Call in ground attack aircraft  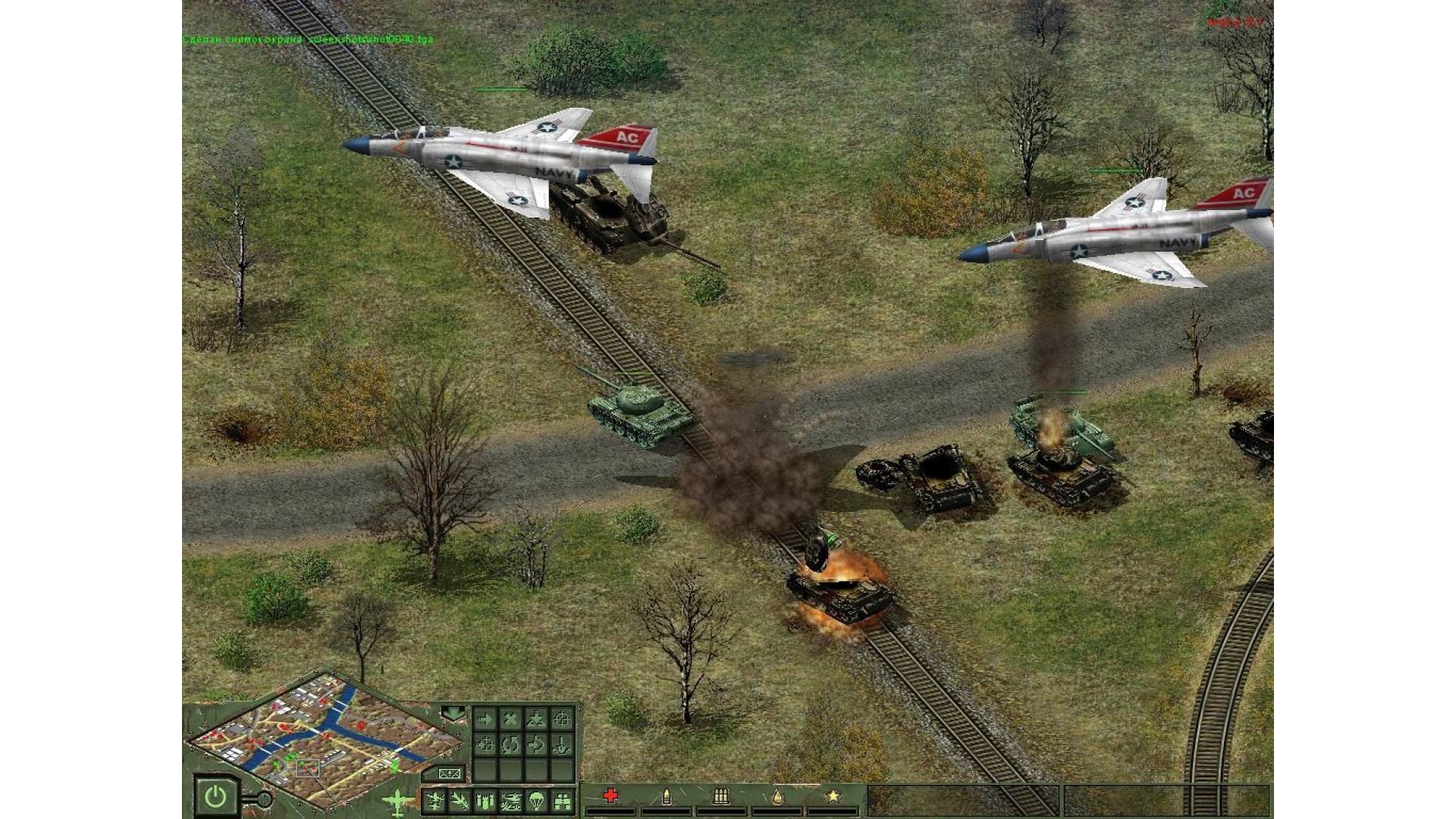[x=460, y=800]
